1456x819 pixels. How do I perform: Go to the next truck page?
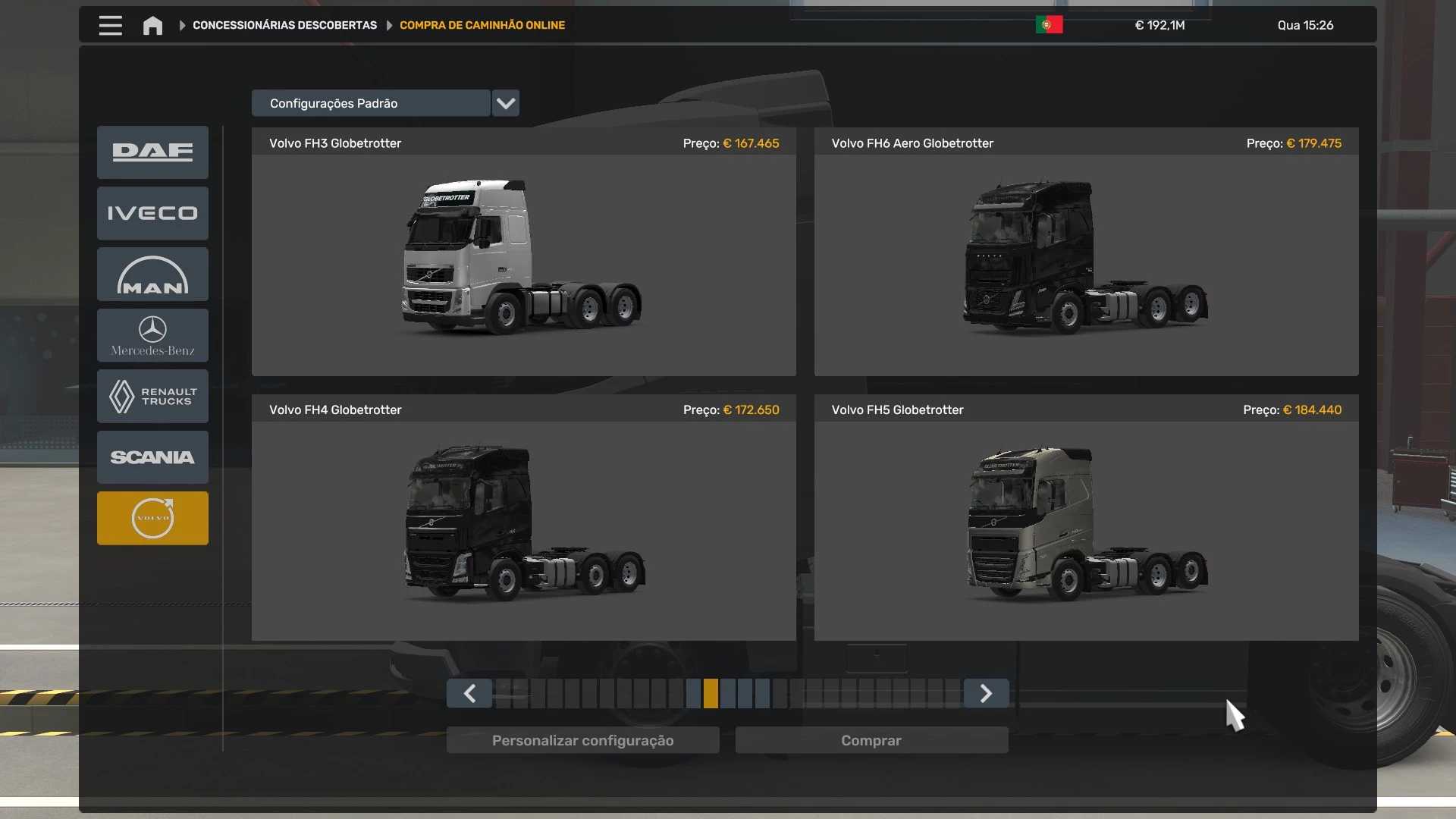tap(986, 694)
